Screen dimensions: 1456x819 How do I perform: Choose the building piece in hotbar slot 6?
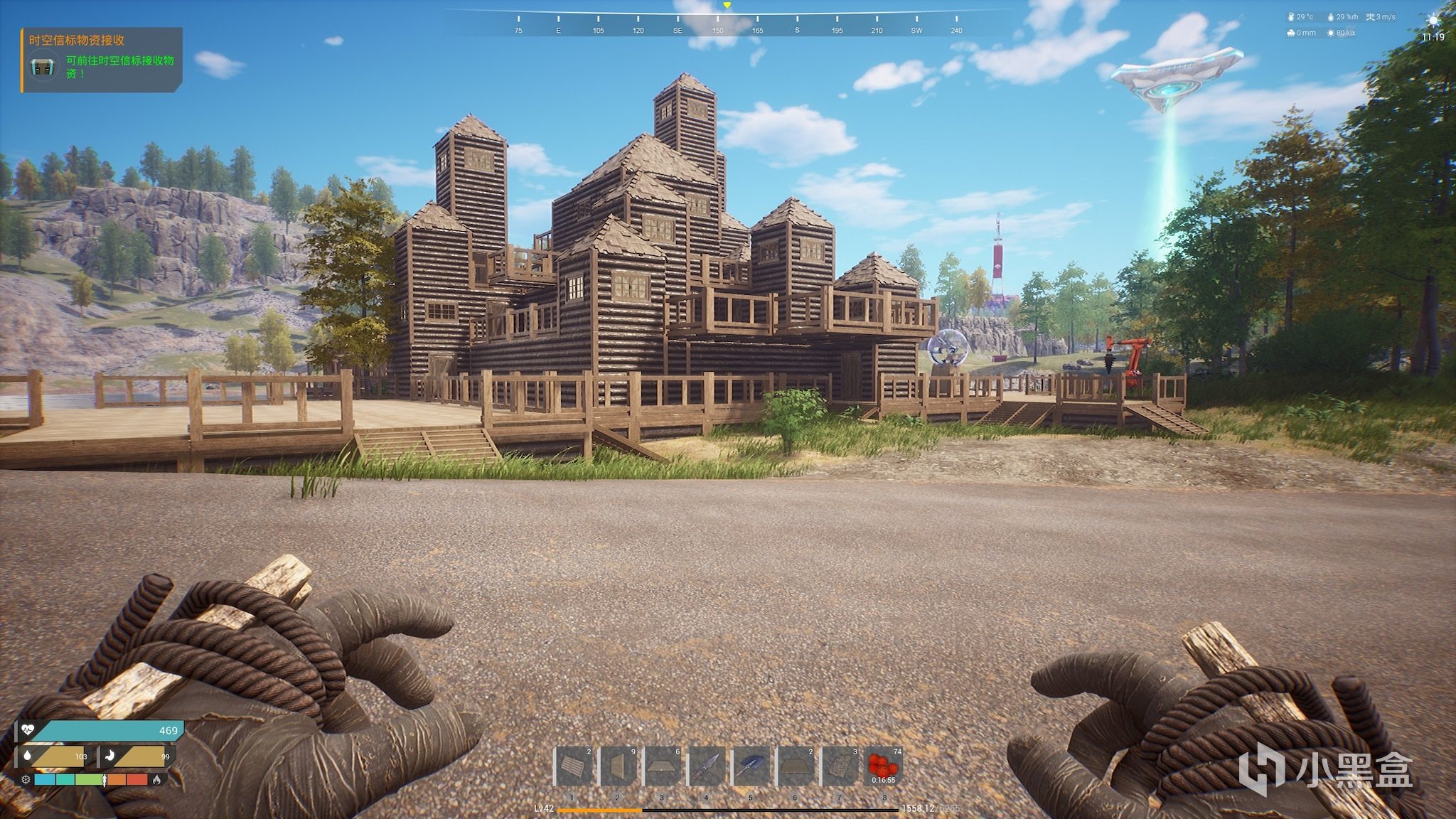(x=796, y=766)
